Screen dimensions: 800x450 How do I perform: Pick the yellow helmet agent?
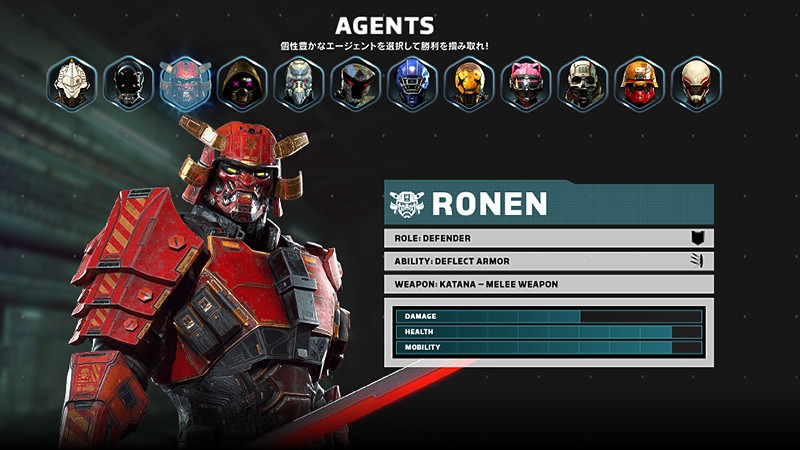pos(469,82)
